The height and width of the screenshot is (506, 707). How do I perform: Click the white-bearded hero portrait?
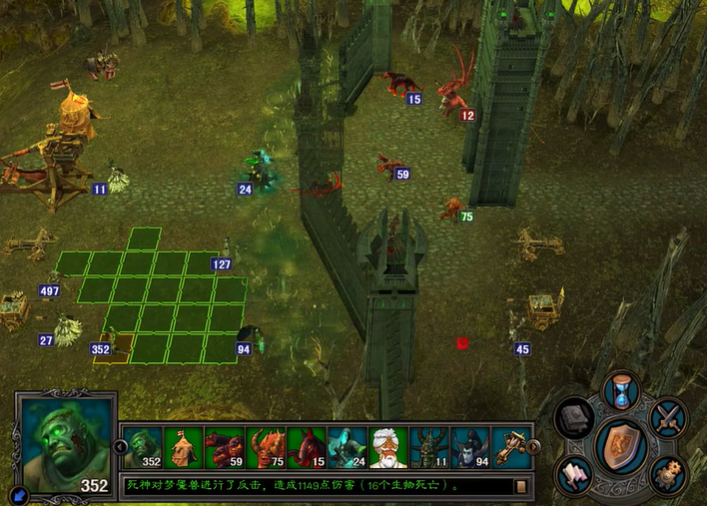click(x=389, y=448)
